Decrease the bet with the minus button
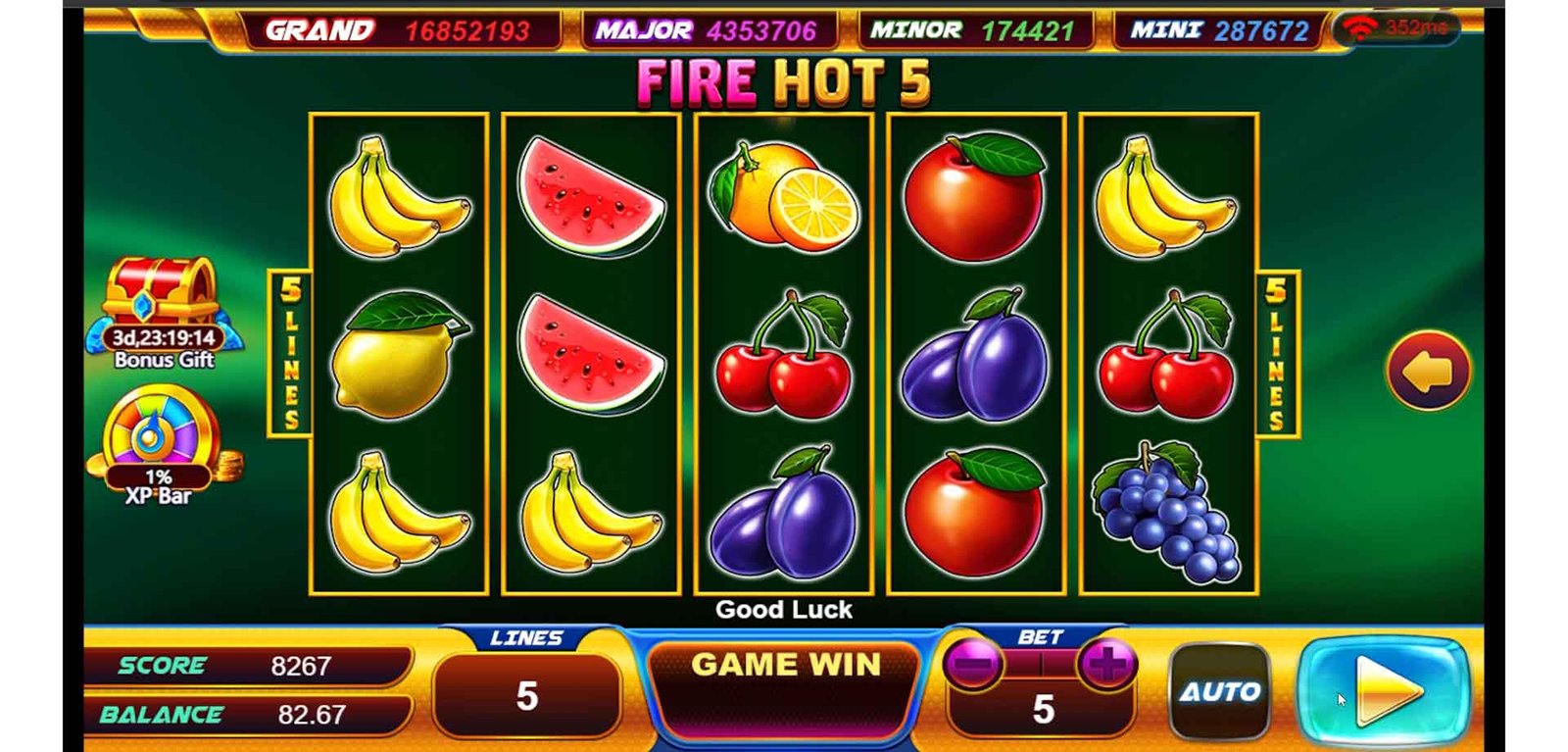Image resolution: width=1568 pixels, height=752 pixels. tap(973, 666)
